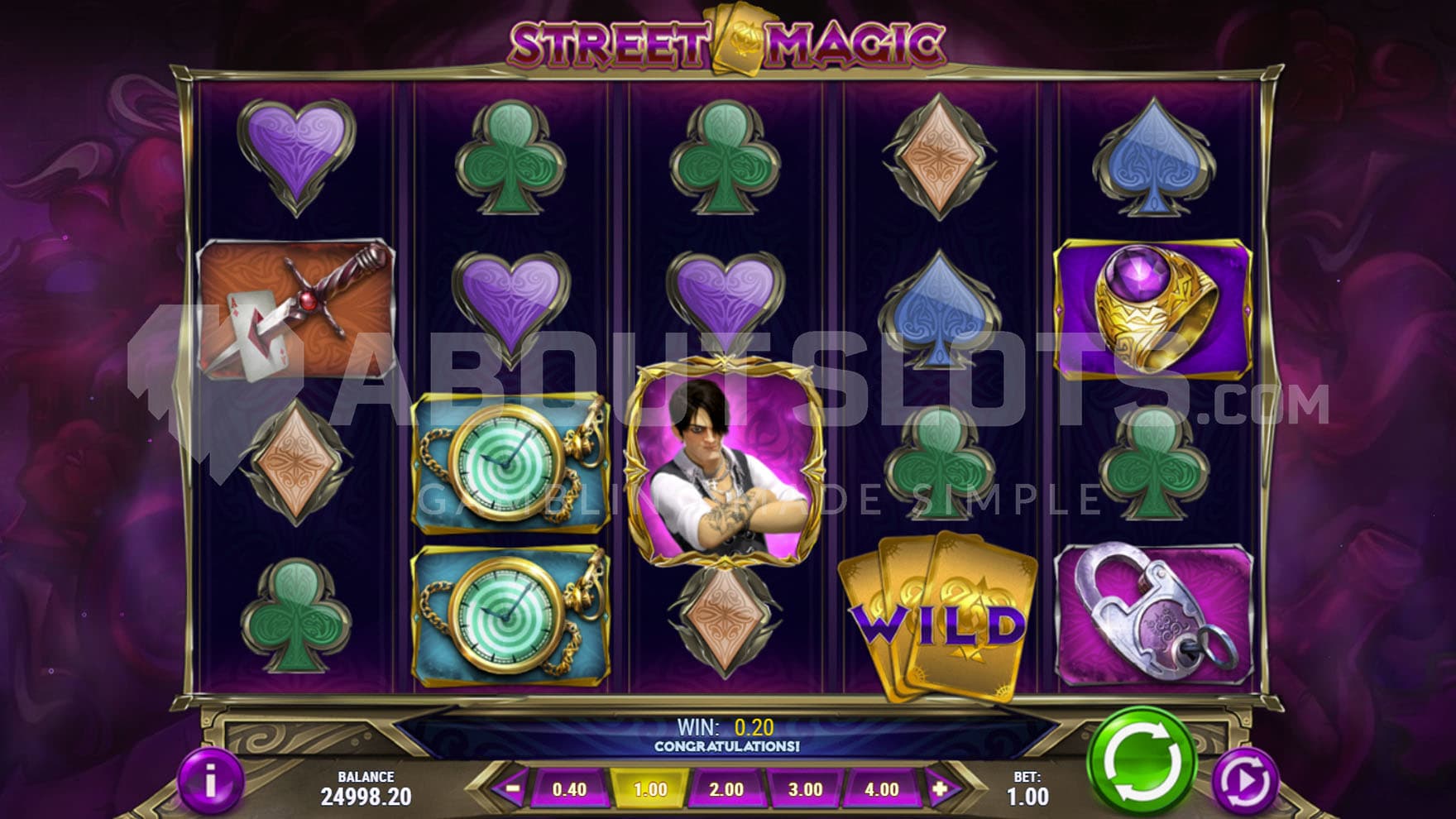Spin the reels with the green button
The width and height of the screenshot is (1456, 819).
(x=1141, y=759)
